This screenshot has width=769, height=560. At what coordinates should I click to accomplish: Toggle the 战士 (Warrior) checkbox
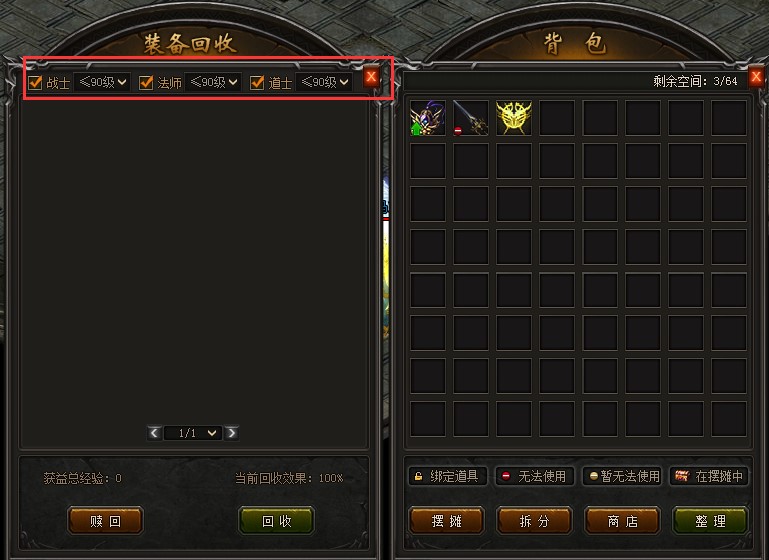[36, 83]
